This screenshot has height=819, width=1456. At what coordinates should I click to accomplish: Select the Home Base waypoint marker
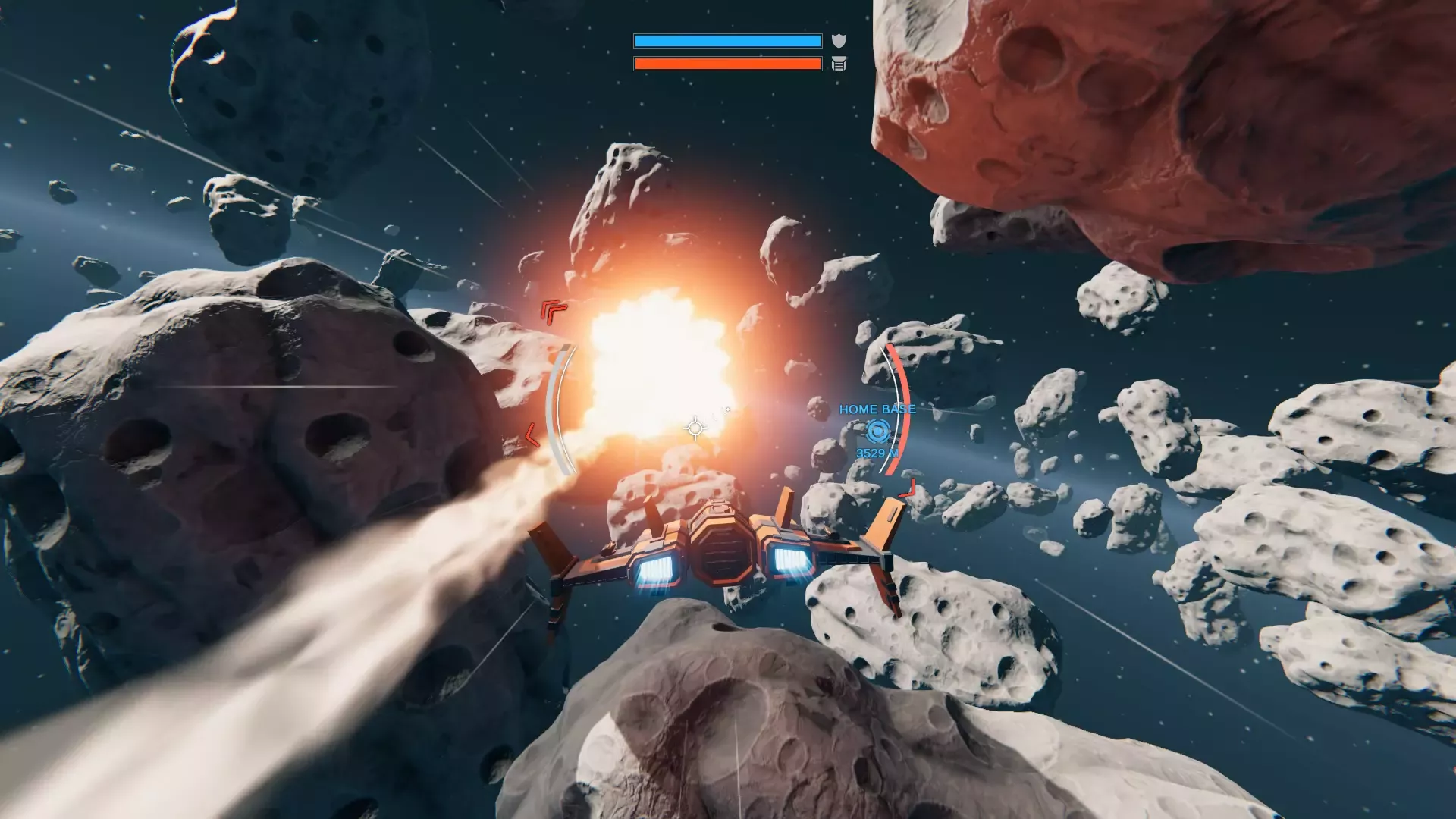[x=877, y=431]
